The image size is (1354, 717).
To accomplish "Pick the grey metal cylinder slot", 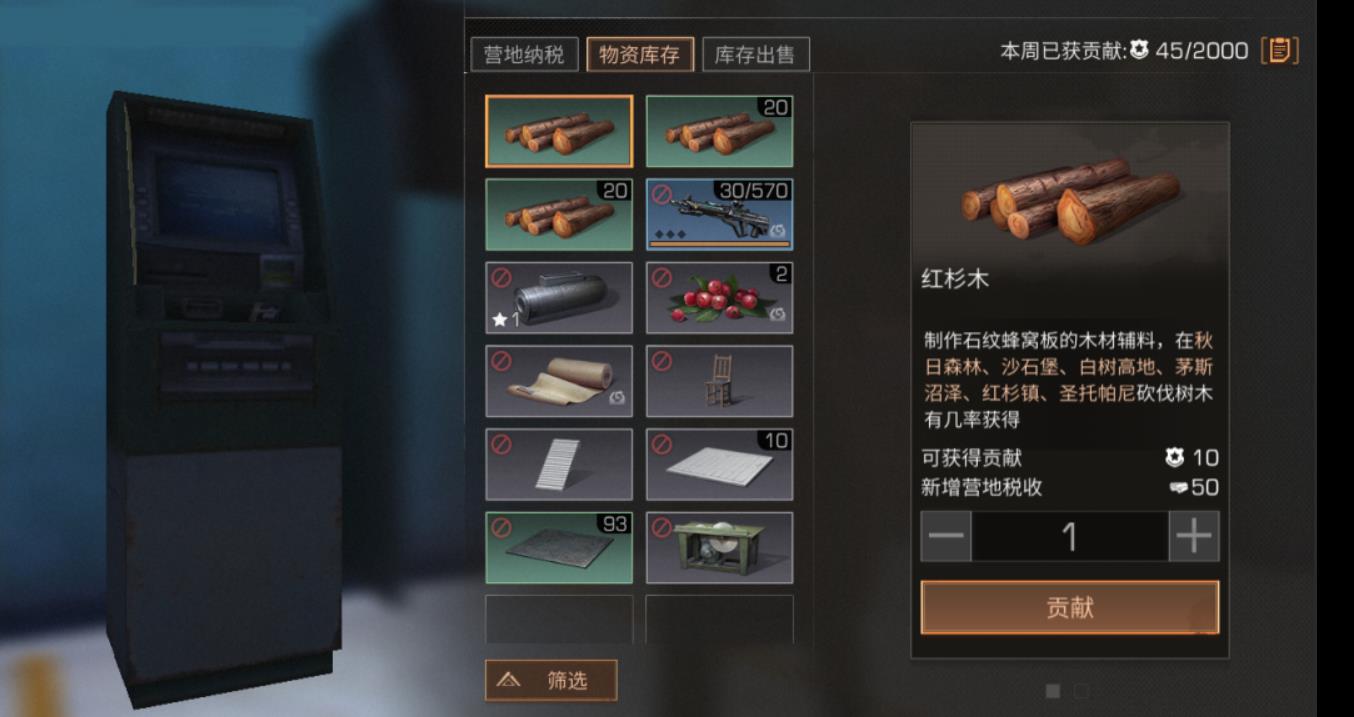I will pyautogui.click(x=559, y=298).
